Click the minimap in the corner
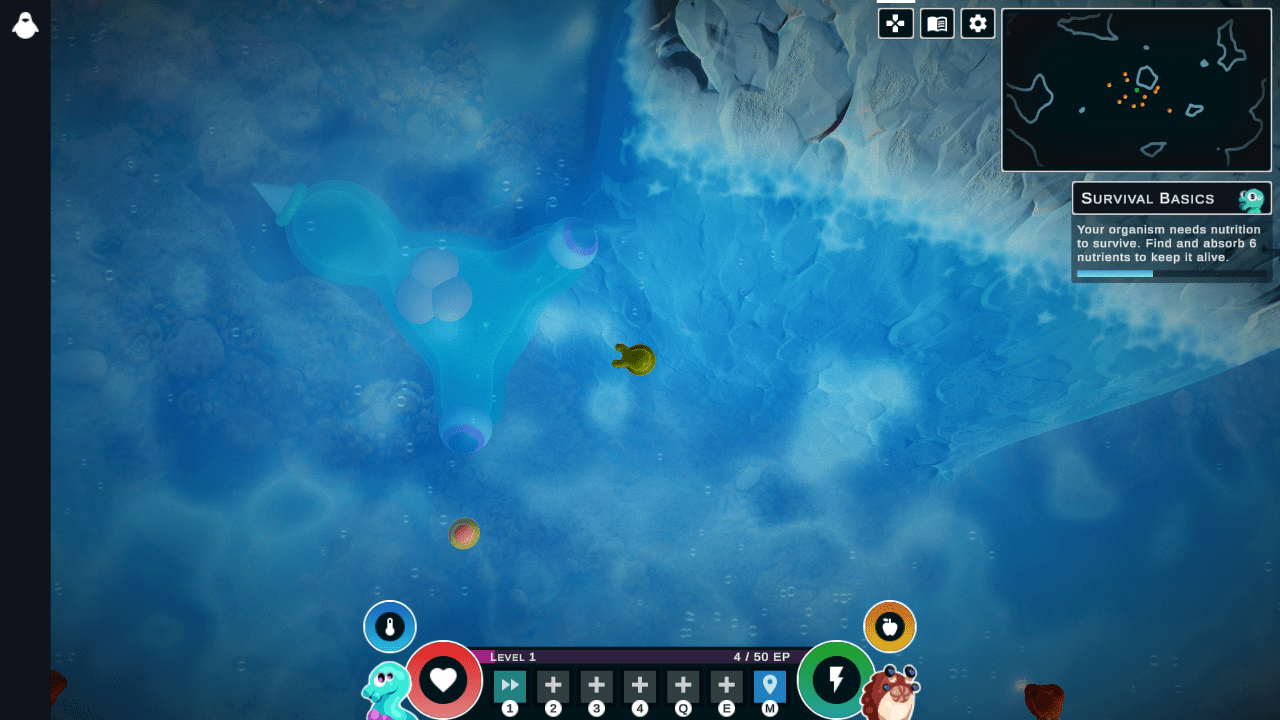 pos(1136,91)
